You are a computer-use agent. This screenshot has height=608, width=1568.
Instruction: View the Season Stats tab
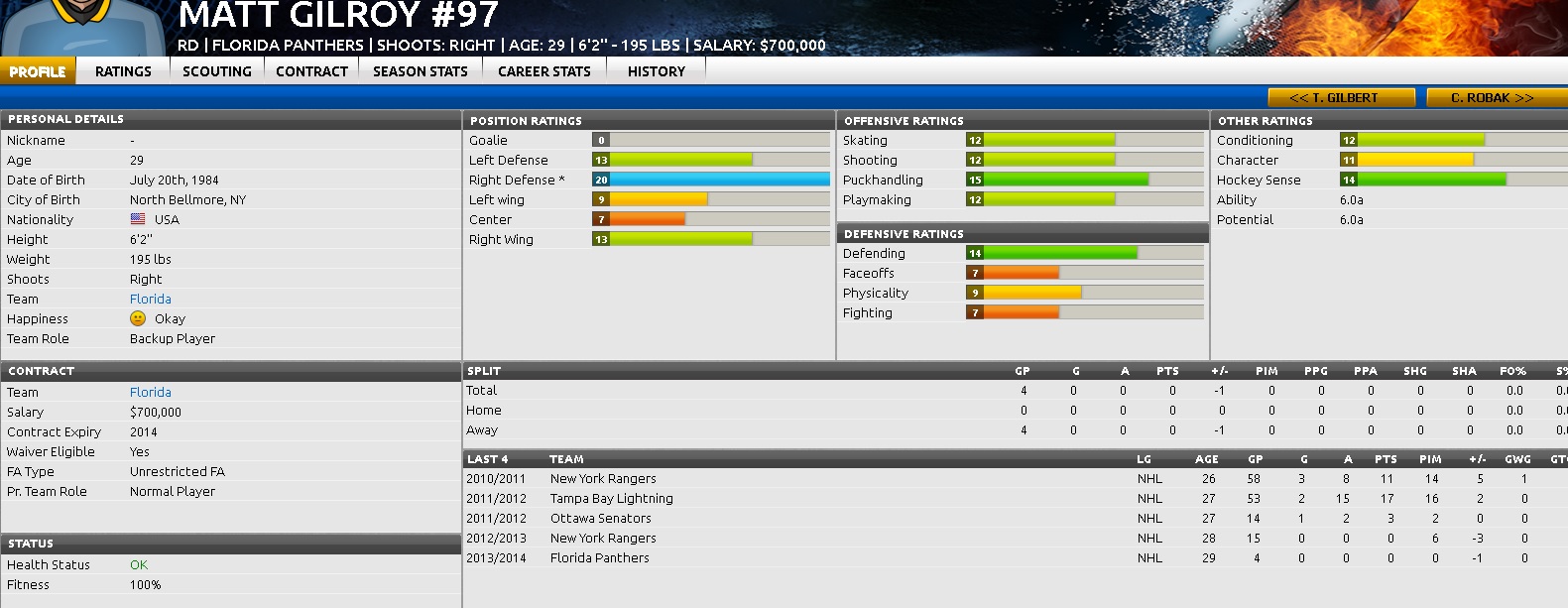point(420,71)
